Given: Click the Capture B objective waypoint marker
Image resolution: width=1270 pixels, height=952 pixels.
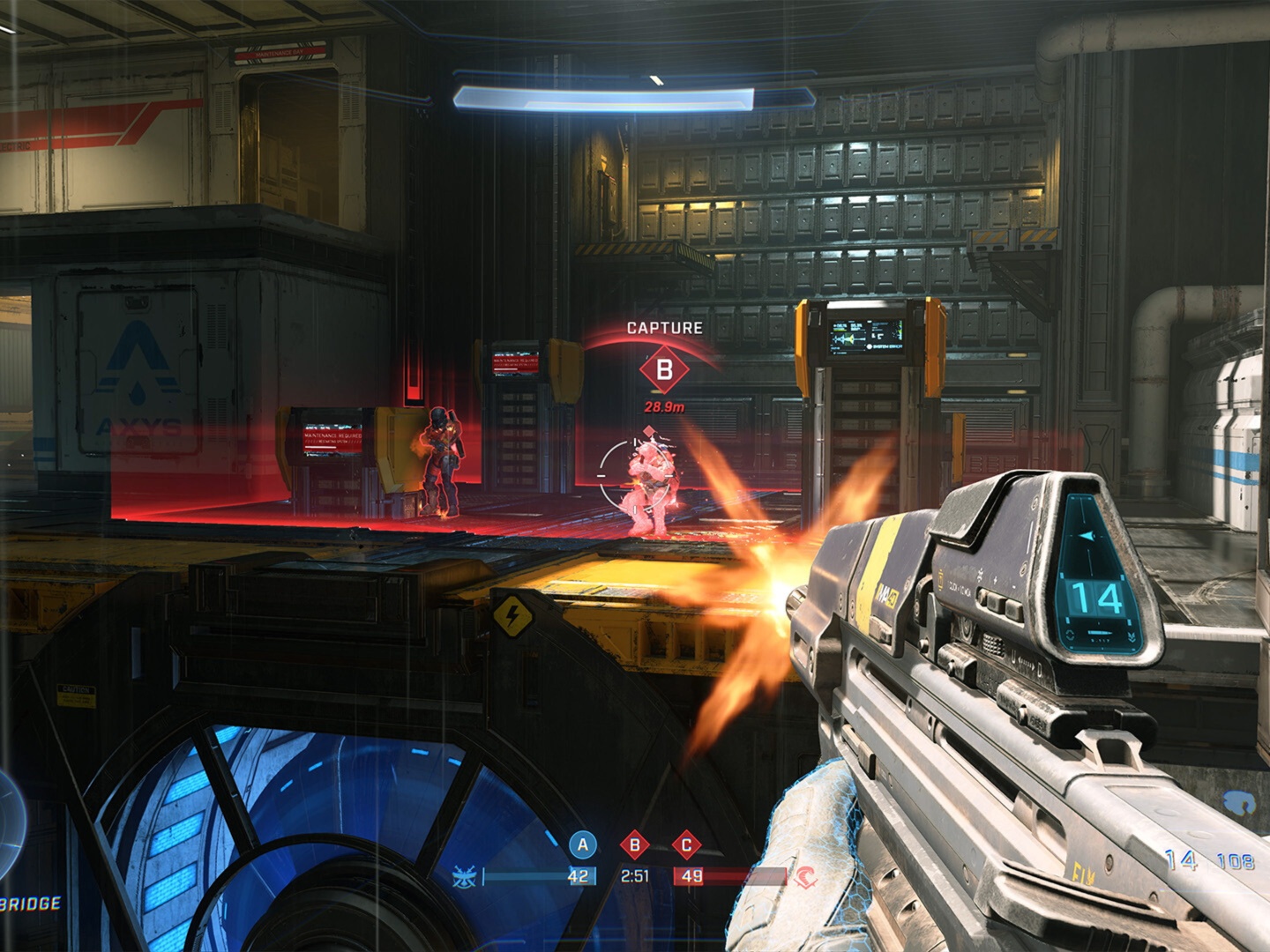Looking at the screenshot, I should (x=664, y=370).
